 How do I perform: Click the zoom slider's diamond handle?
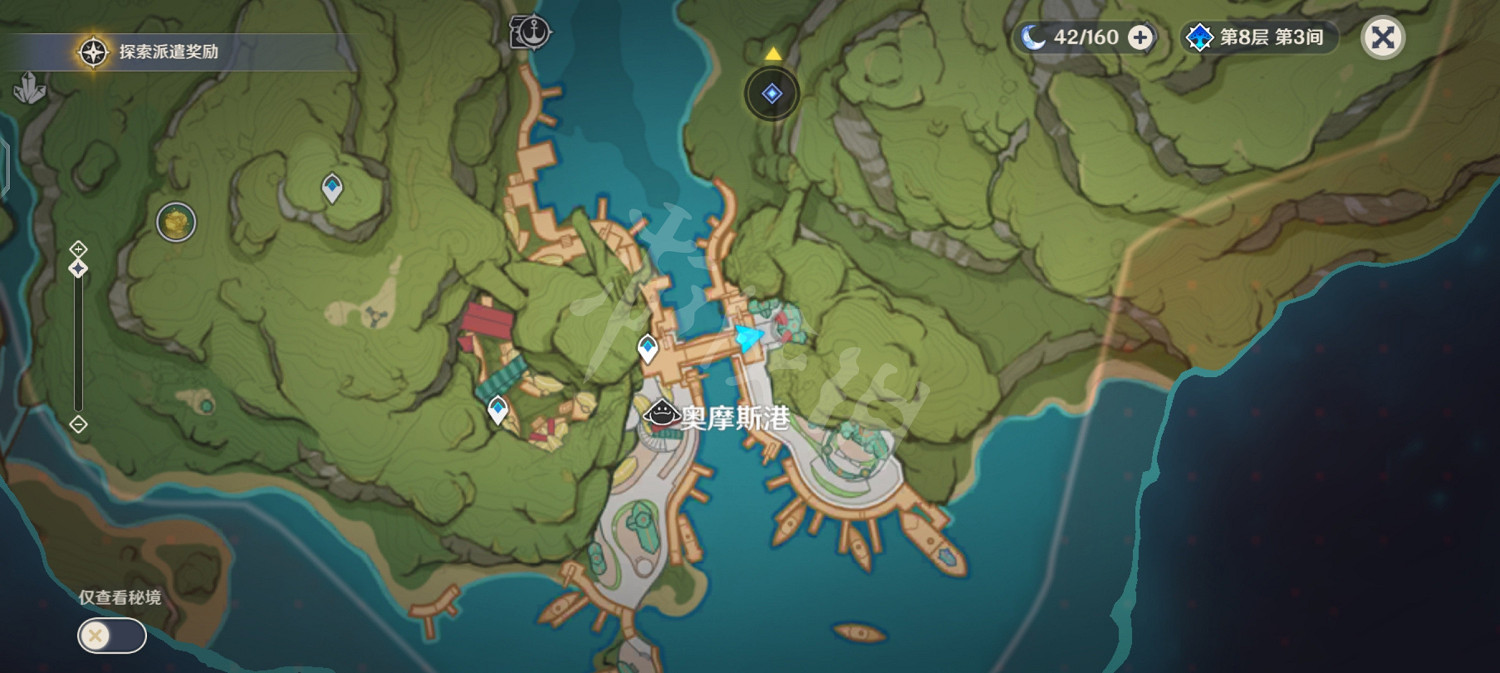[x=78, y=268]
